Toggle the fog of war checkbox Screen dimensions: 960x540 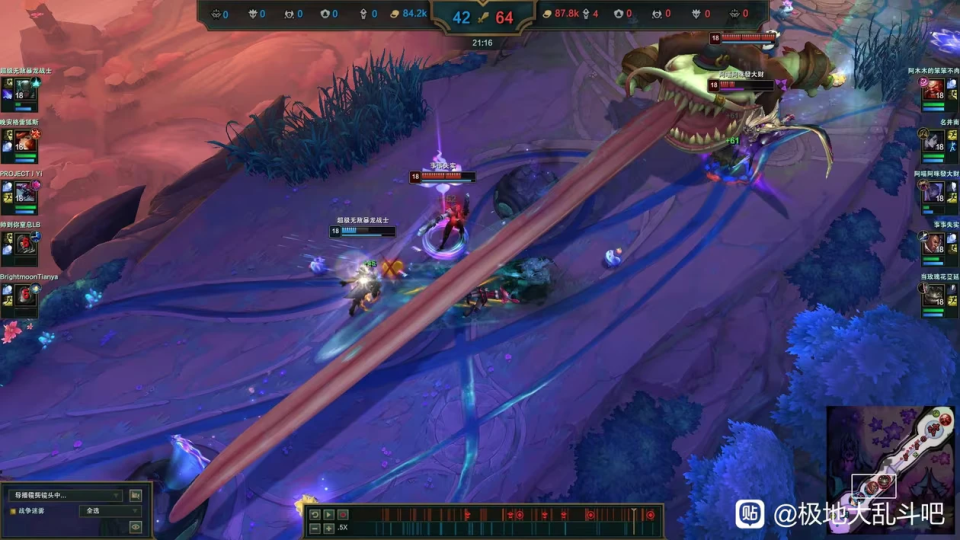[13, 511]
